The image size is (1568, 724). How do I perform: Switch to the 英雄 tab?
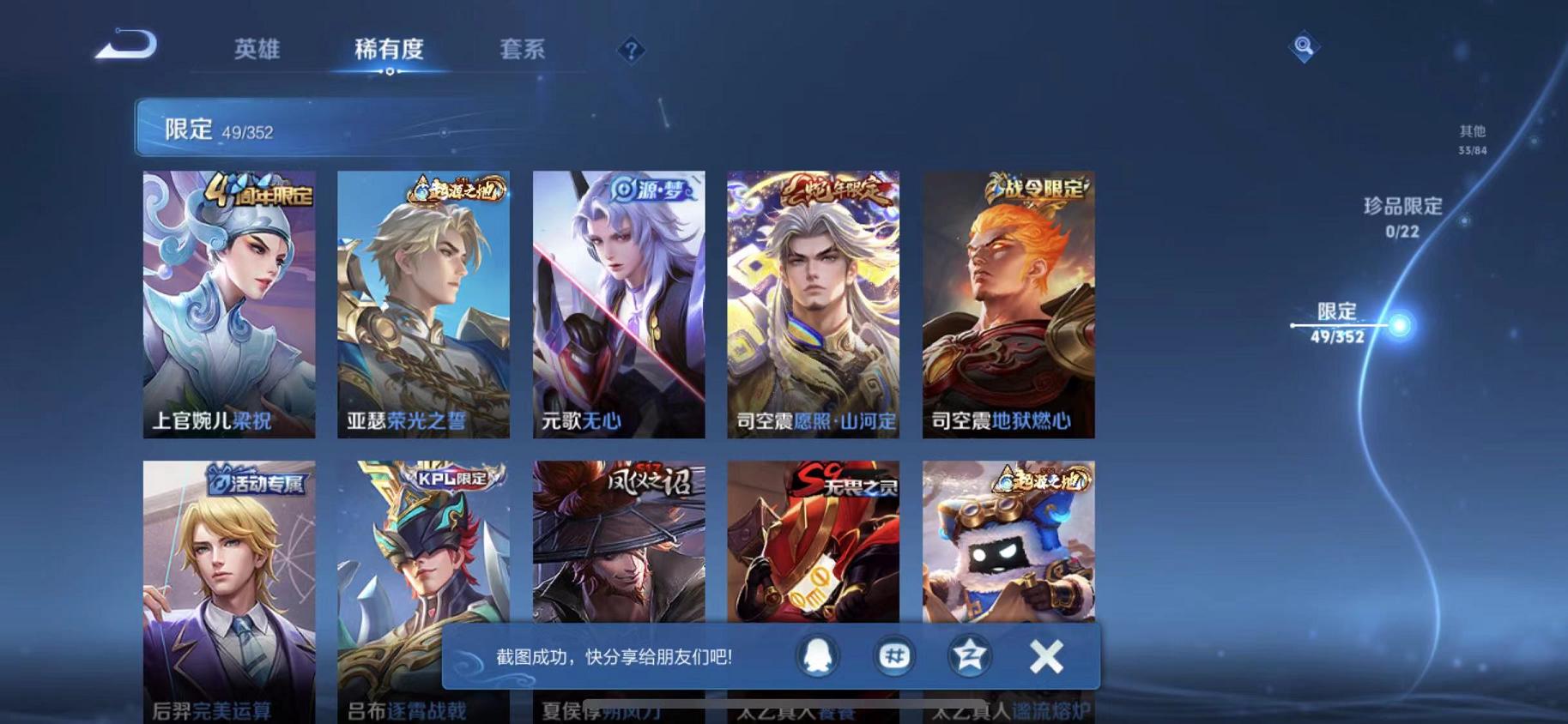coord(257,50)
